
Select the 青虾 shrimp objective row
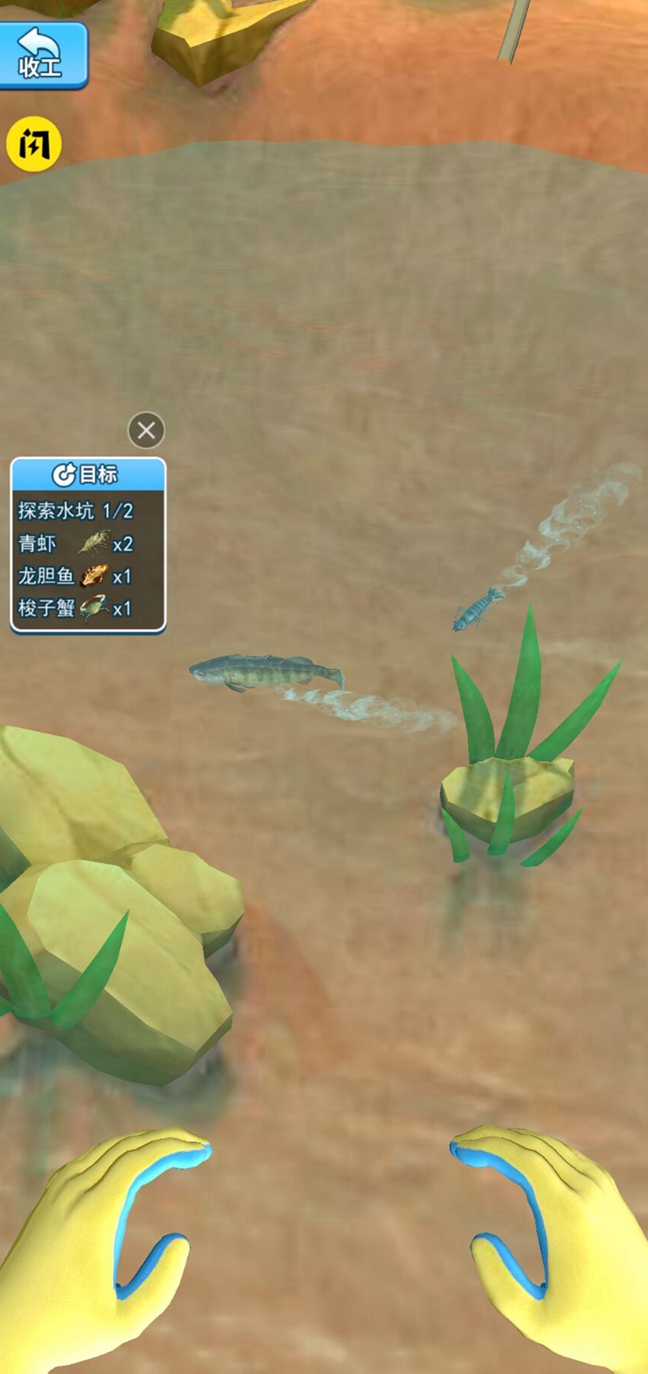point(87,543)
